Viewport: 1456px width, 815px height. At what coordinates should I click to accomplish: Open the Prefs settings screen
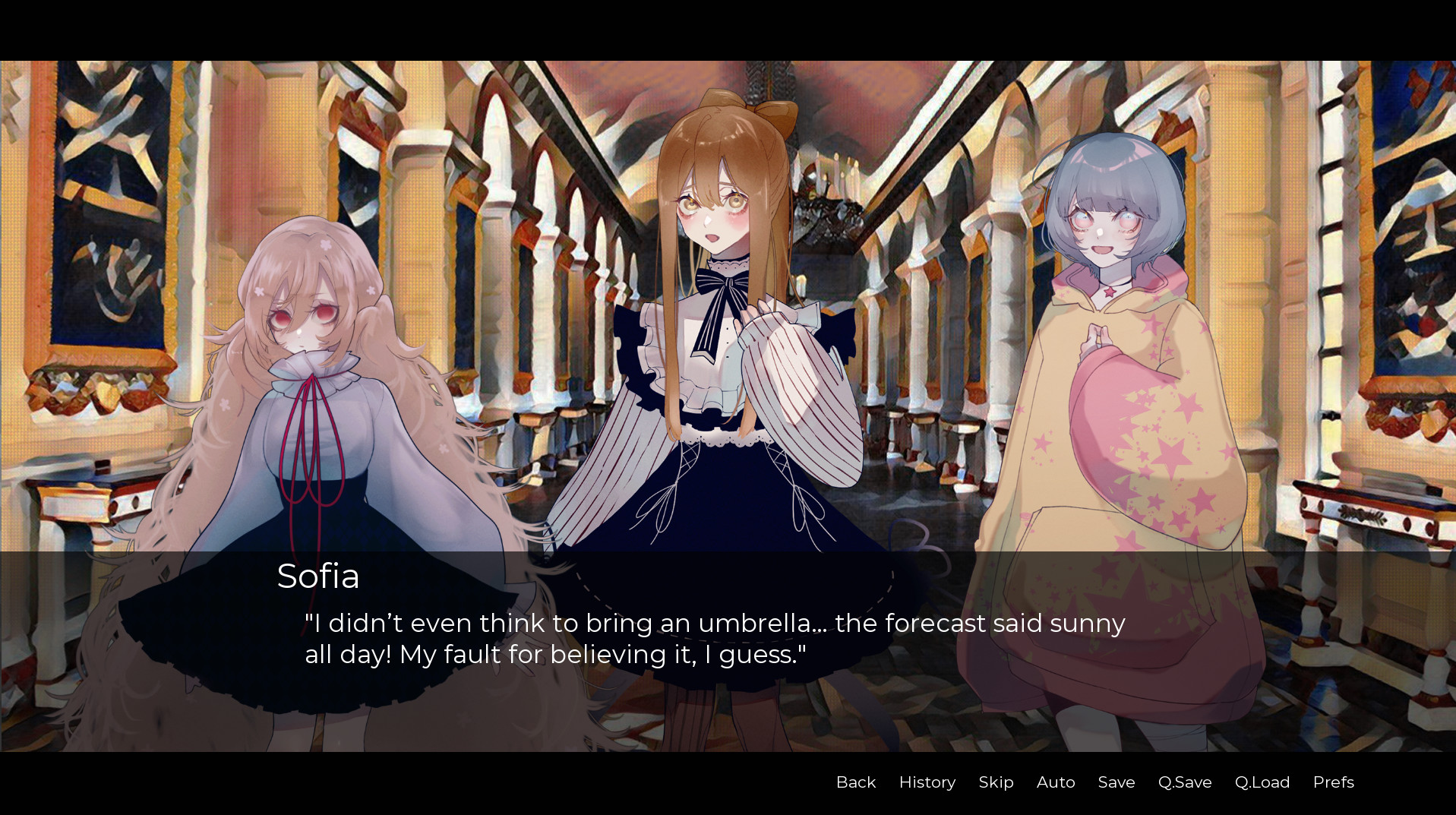coord(1333,782)
